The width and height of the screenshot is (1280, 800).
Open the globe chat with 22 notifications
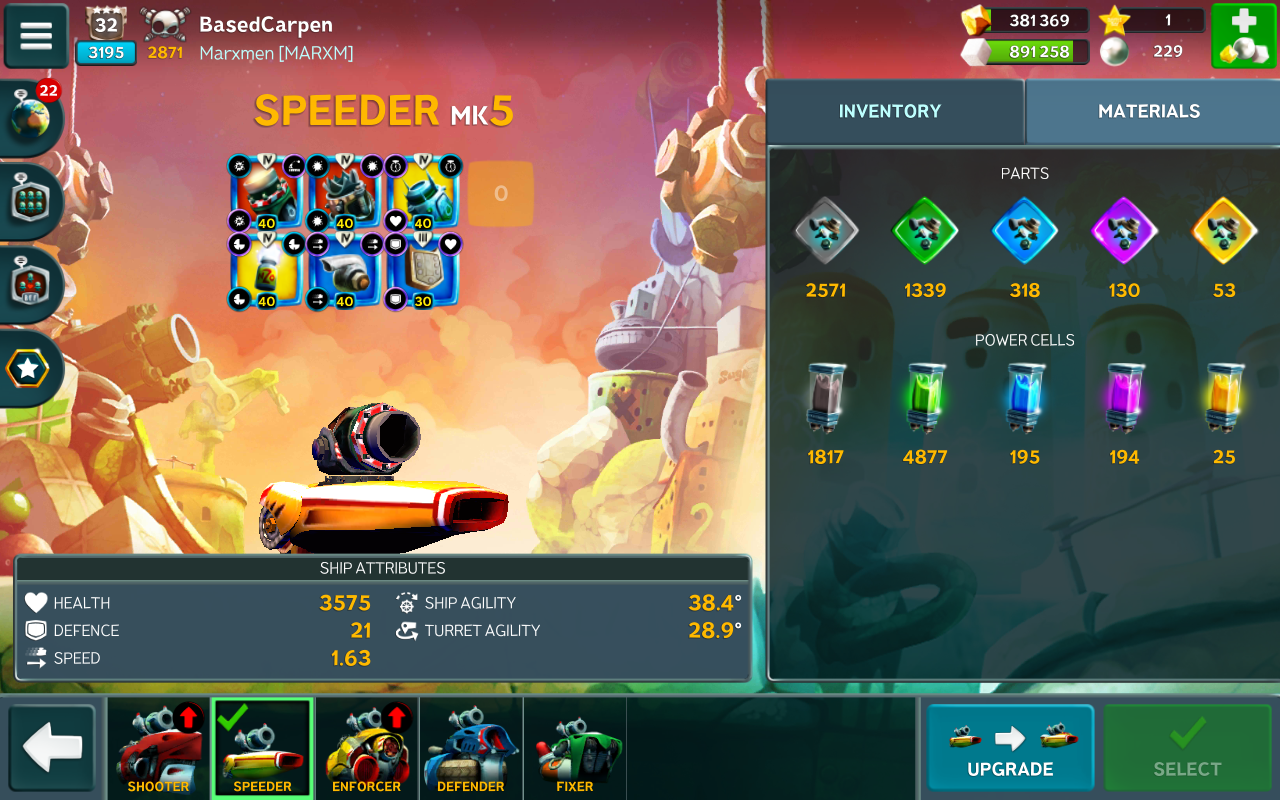point(30,117)
